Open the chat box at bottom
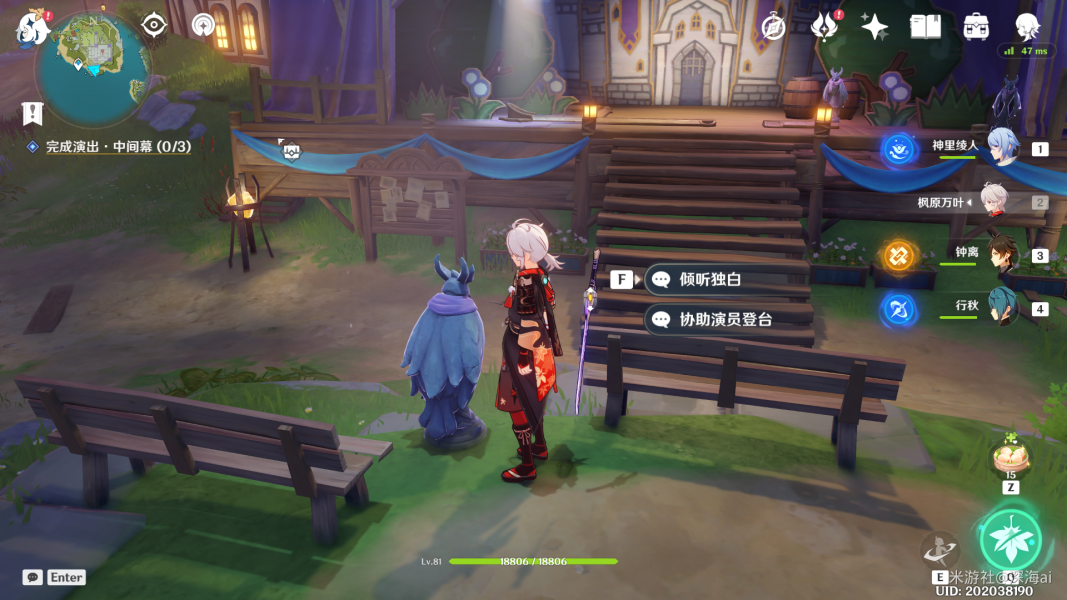 coord(54,577)
